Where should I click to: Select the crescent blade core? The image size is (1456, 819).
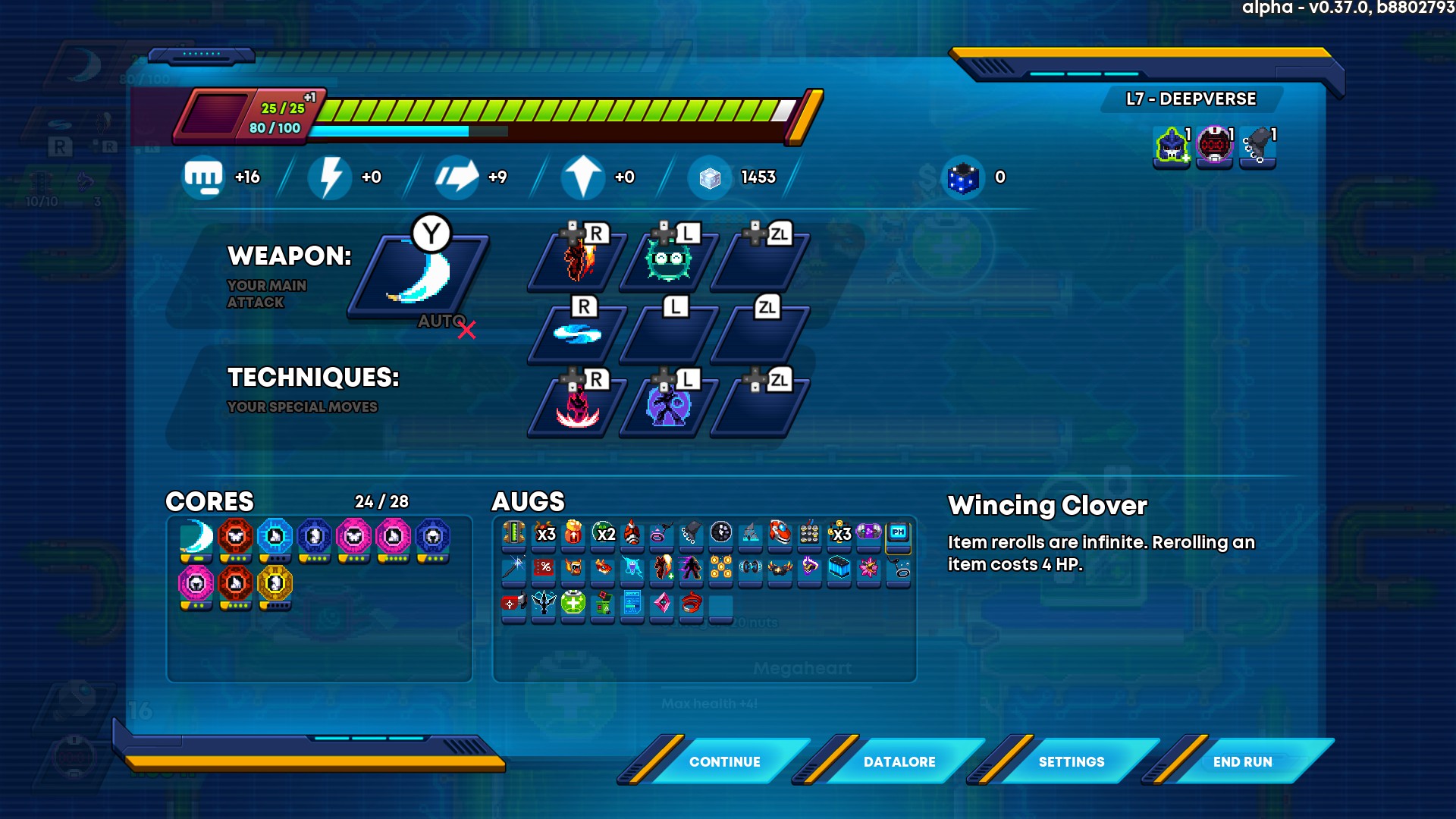click(196, 537)
